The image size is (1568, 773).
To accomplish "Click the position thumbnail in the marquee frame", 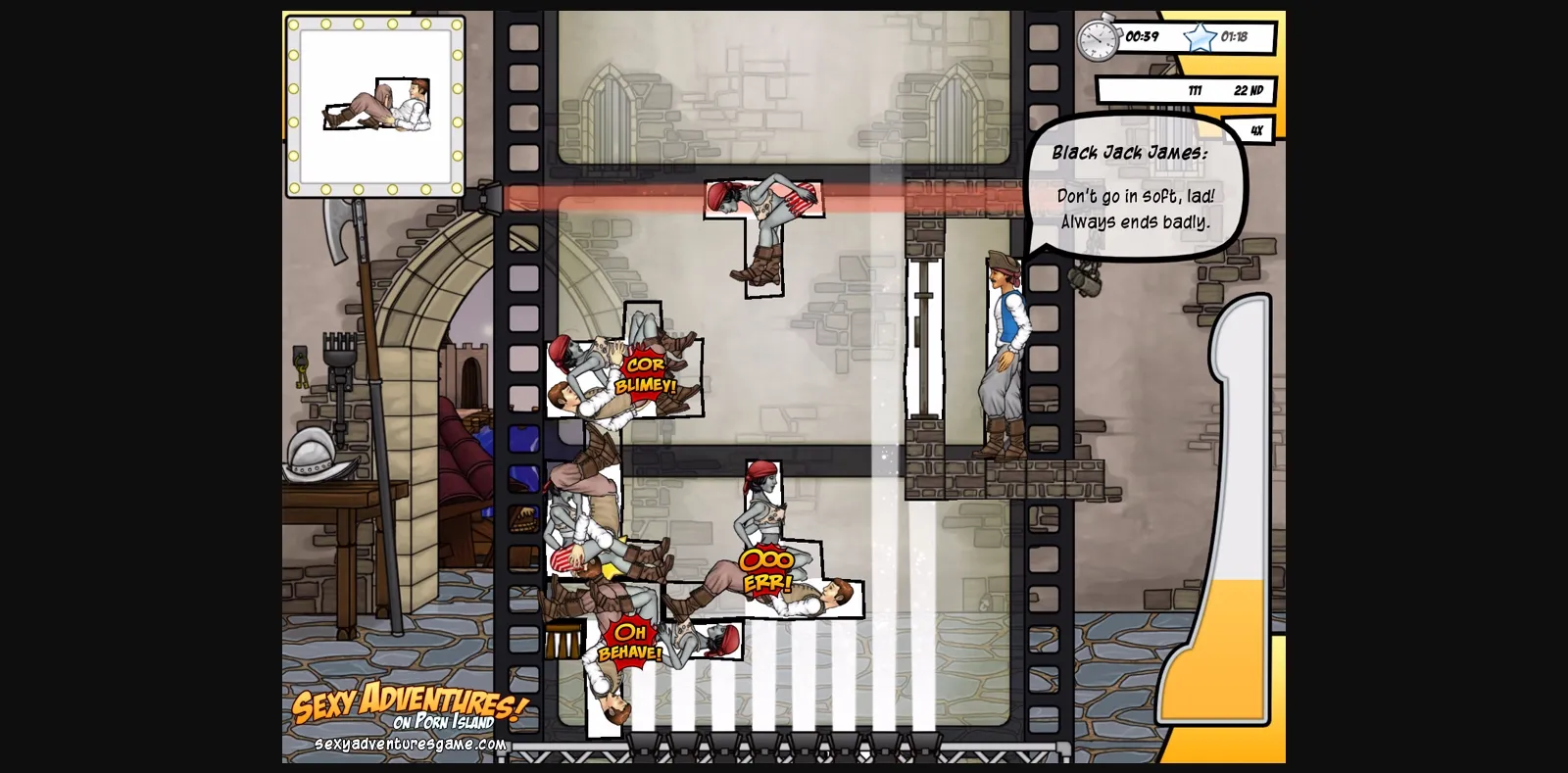I will 376,103.
